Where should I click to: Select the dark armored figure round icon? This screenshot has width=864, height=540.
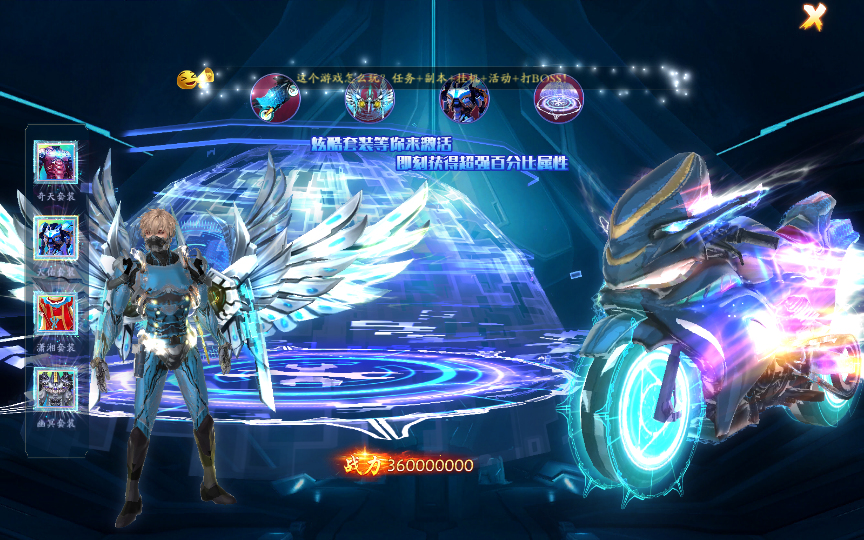(x=464, y=98)
